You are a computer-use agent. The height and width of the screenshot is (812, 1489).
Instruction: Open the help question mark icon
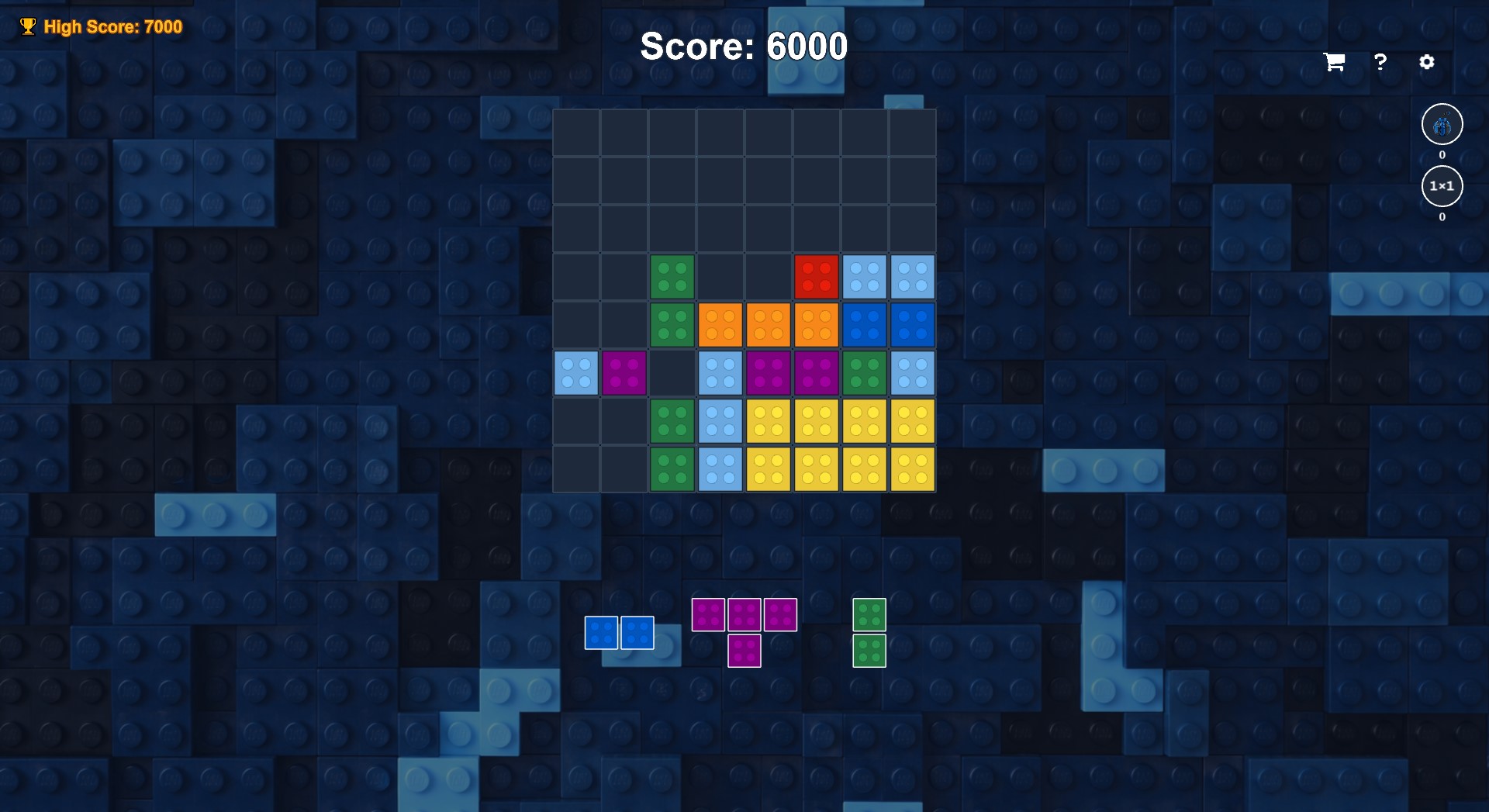click(1380, 62)
